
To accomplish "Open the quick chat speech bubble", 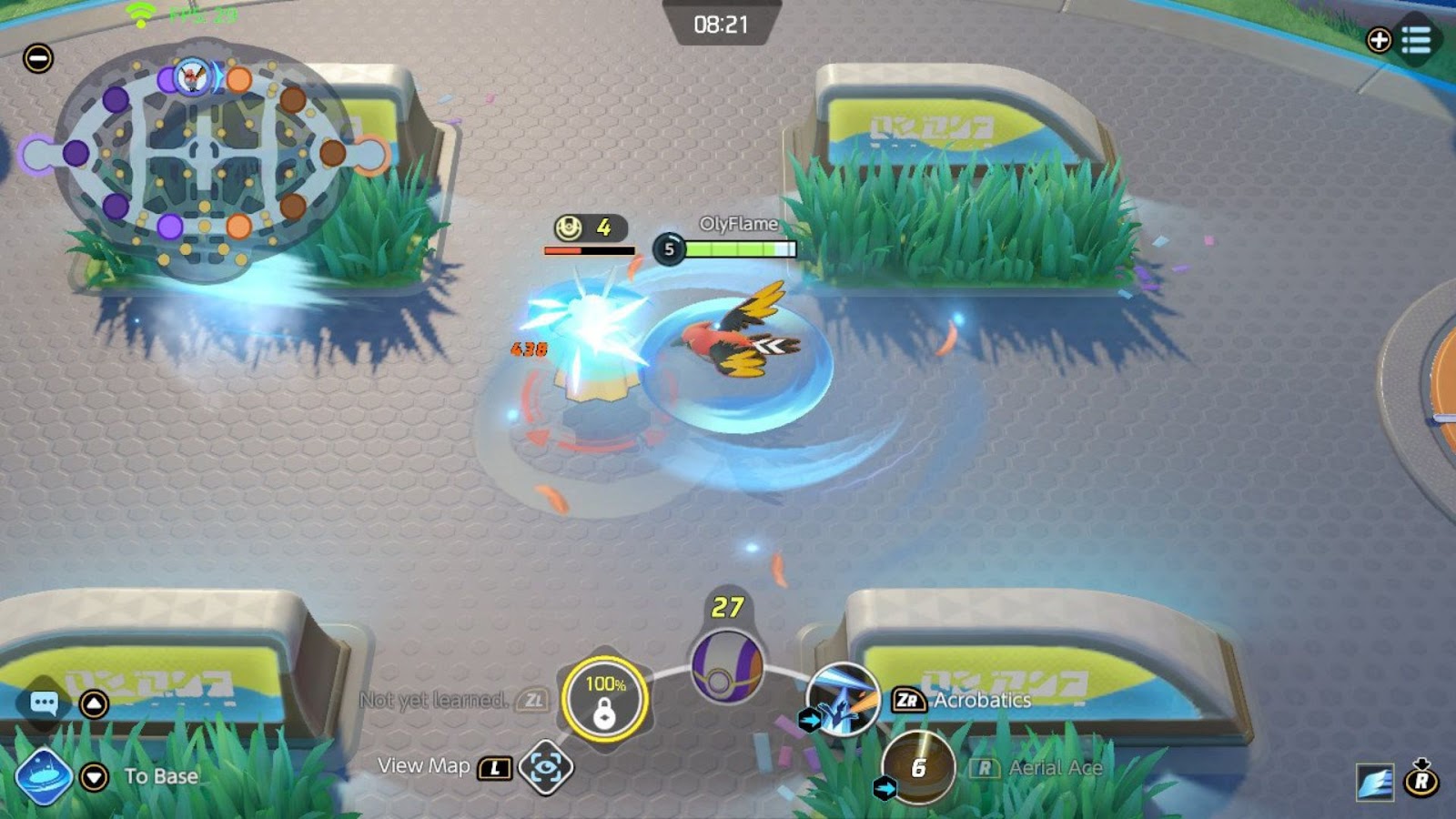I will point(44,703).
